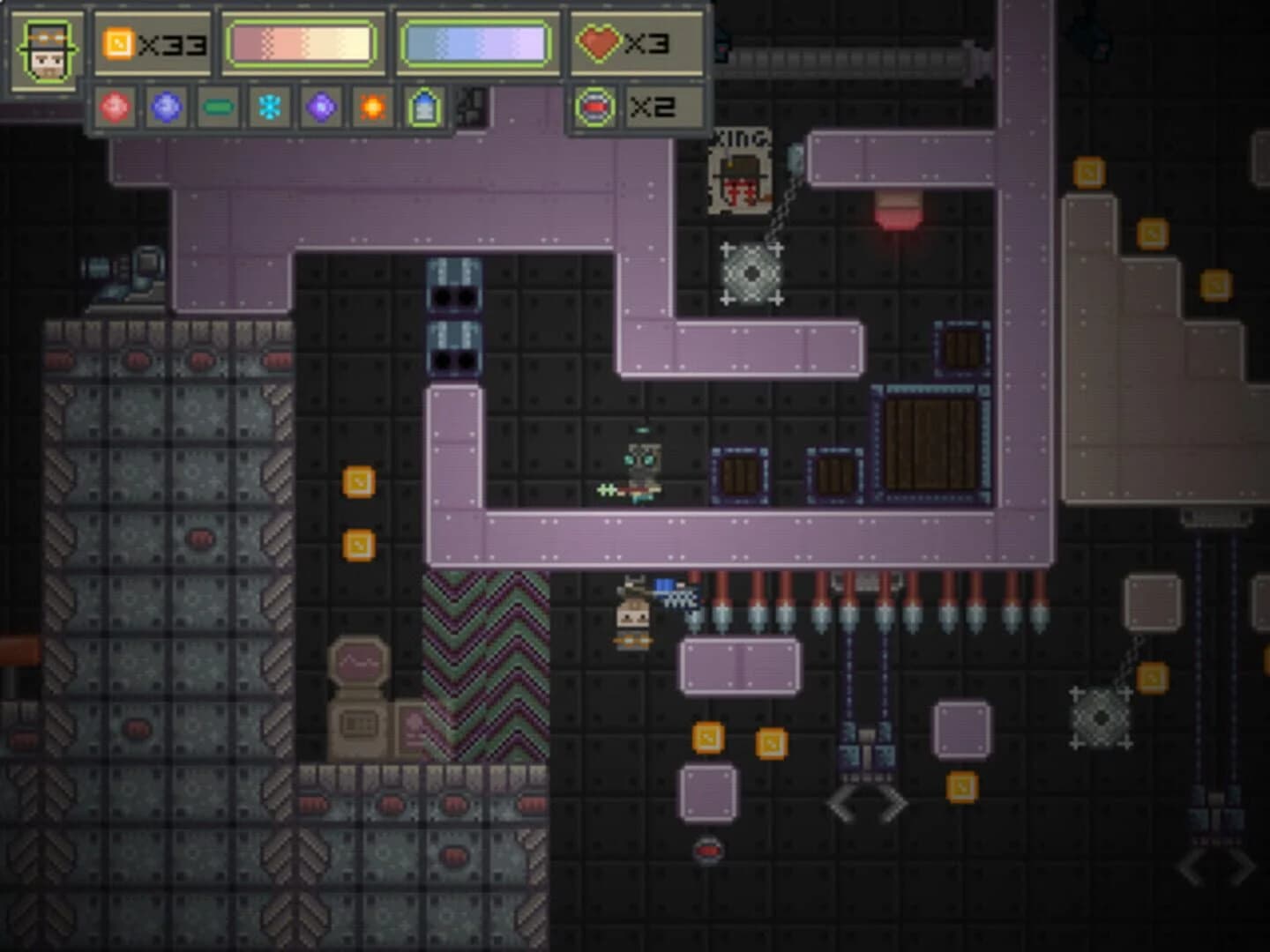Click the pink health bar

click(300, 41)
